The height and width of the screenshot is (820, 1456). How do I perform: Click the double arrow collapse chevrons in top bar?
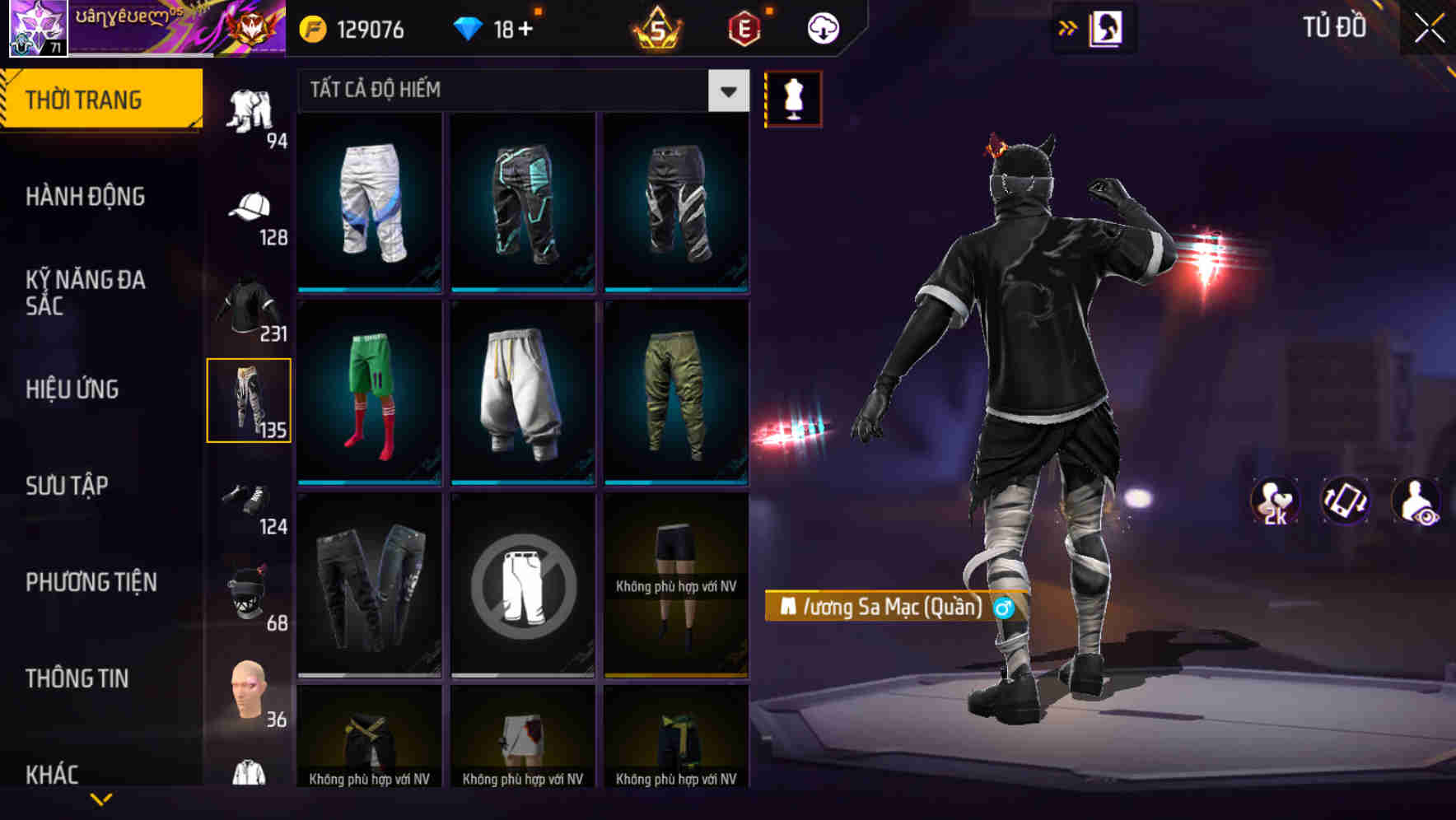click(x=1068, y=27)
